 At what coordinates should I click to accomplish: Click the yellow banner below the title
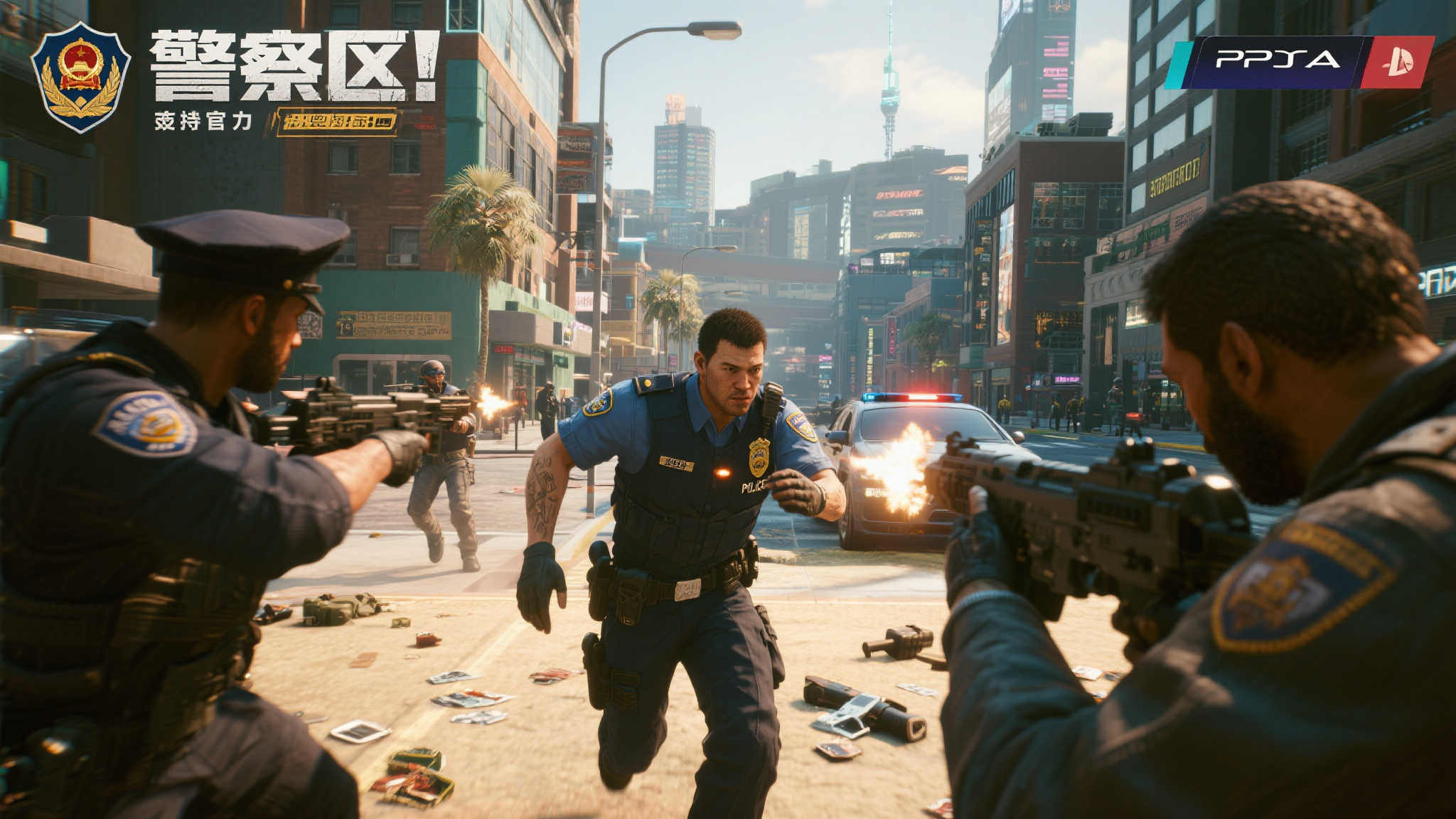(x=337, y=122)
